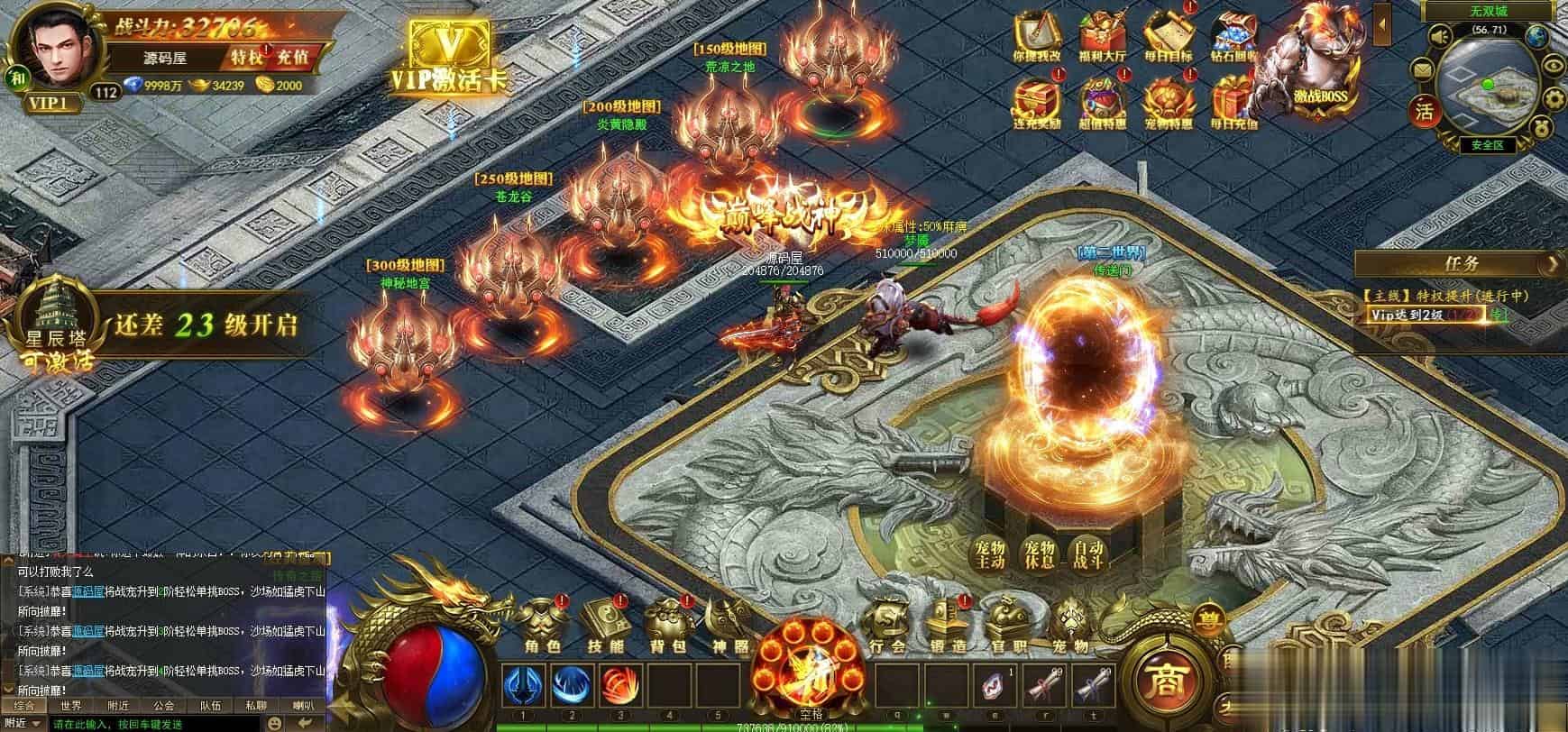Toggle sound with the speaker icon
This screenshot has height=732, width=1568.
(x=1440, y=35)
